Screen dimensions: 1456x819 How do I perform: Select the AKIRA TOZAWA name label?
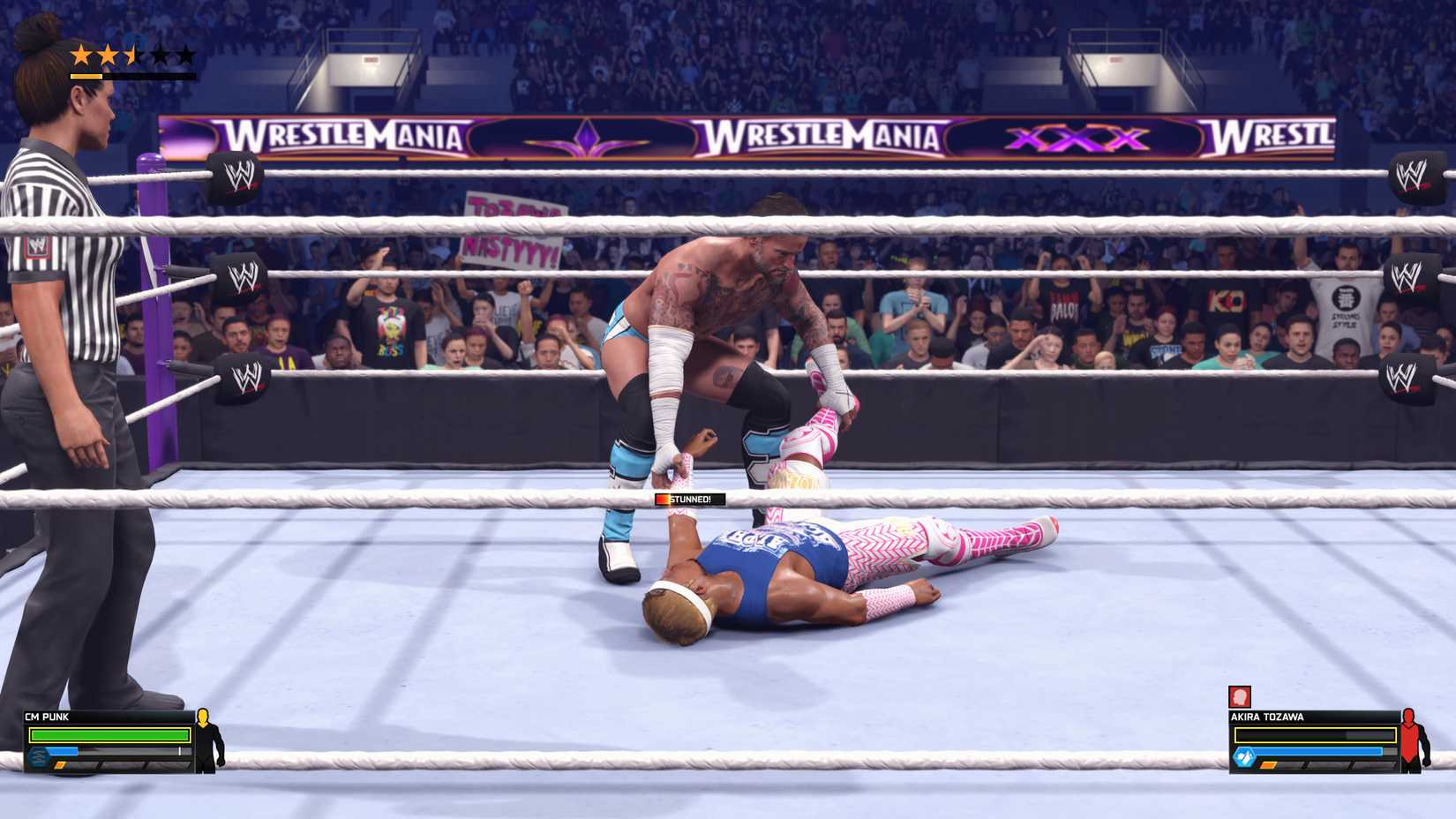tap(1267, 717)
